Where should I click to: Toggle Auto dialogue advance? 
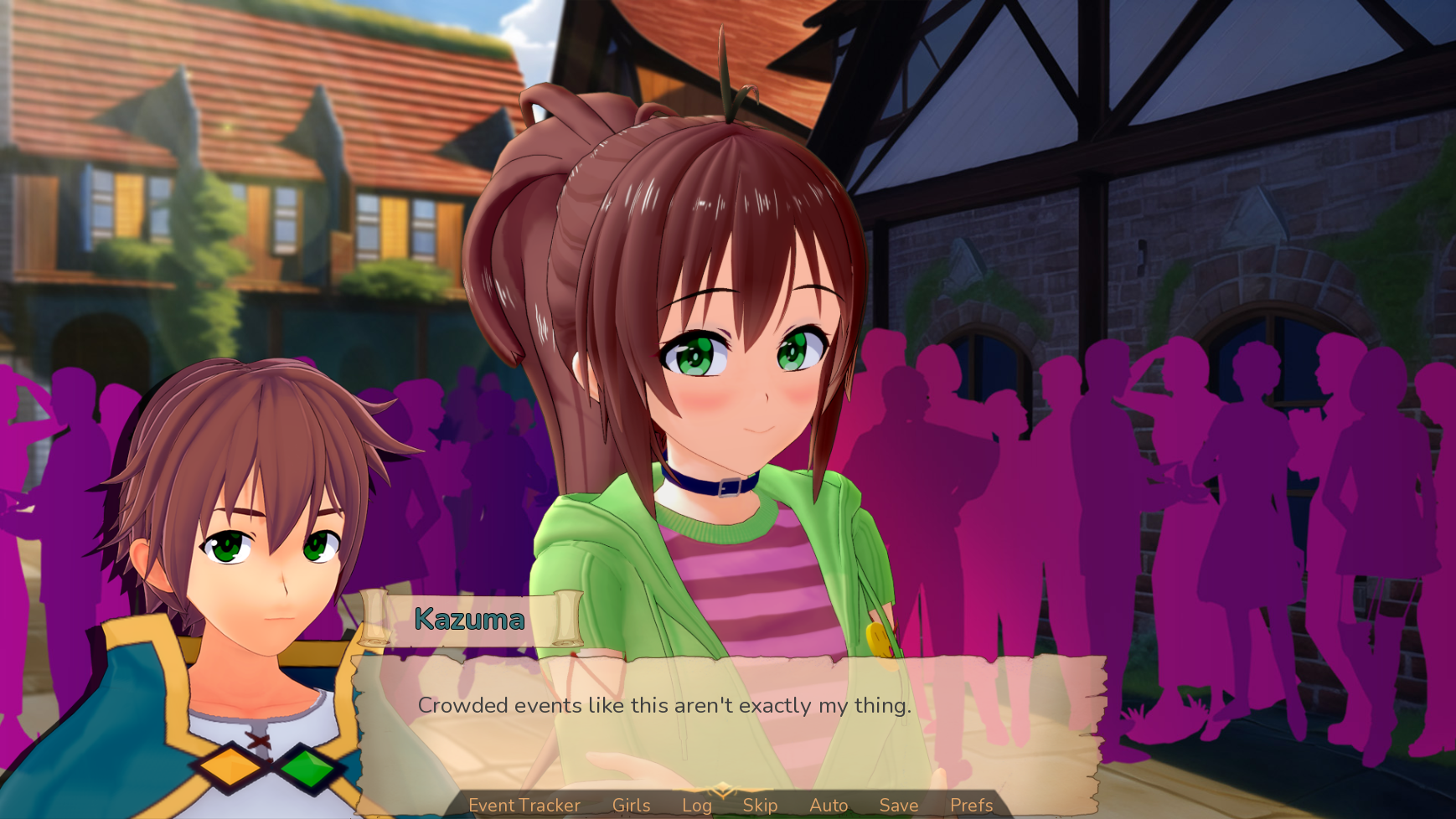coord(829,805)
